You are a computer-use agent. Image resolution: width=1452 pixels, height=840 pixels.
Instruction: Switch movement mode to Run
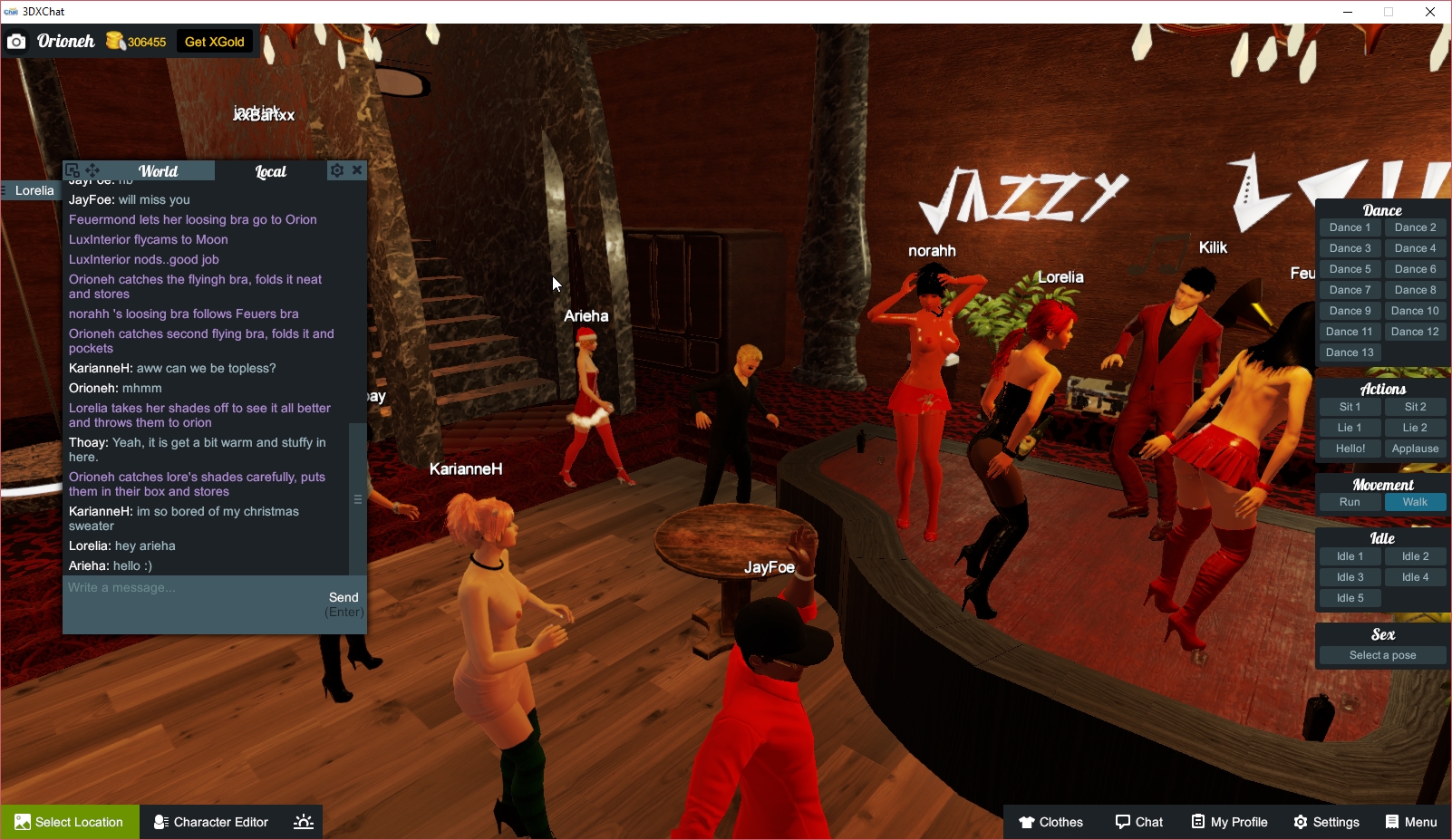point(1350,501)
